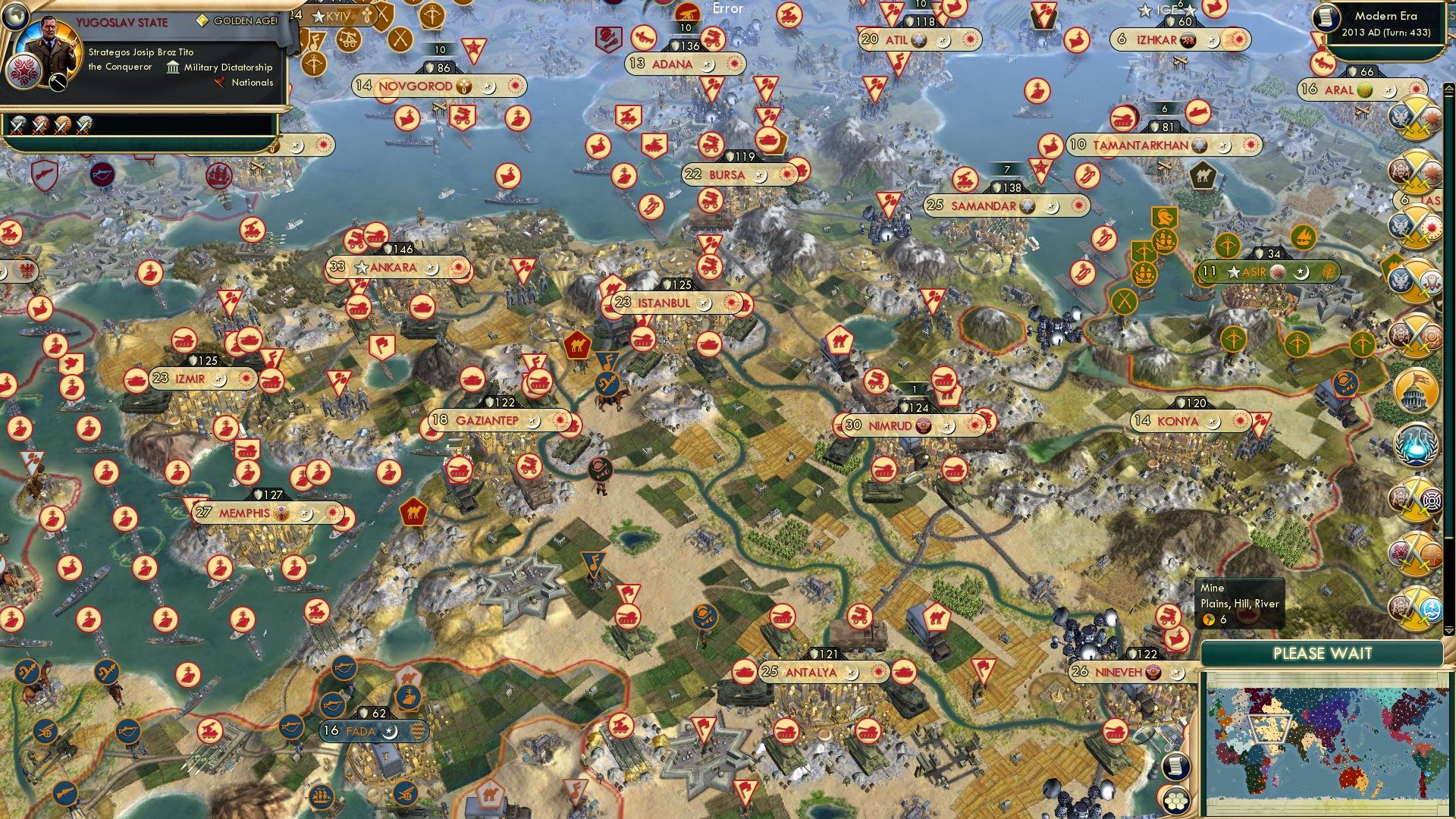The image size is (1456, 819).
Task: Open the Civilopedia scroll icon near the minimap
Action: click(1175, 767)
